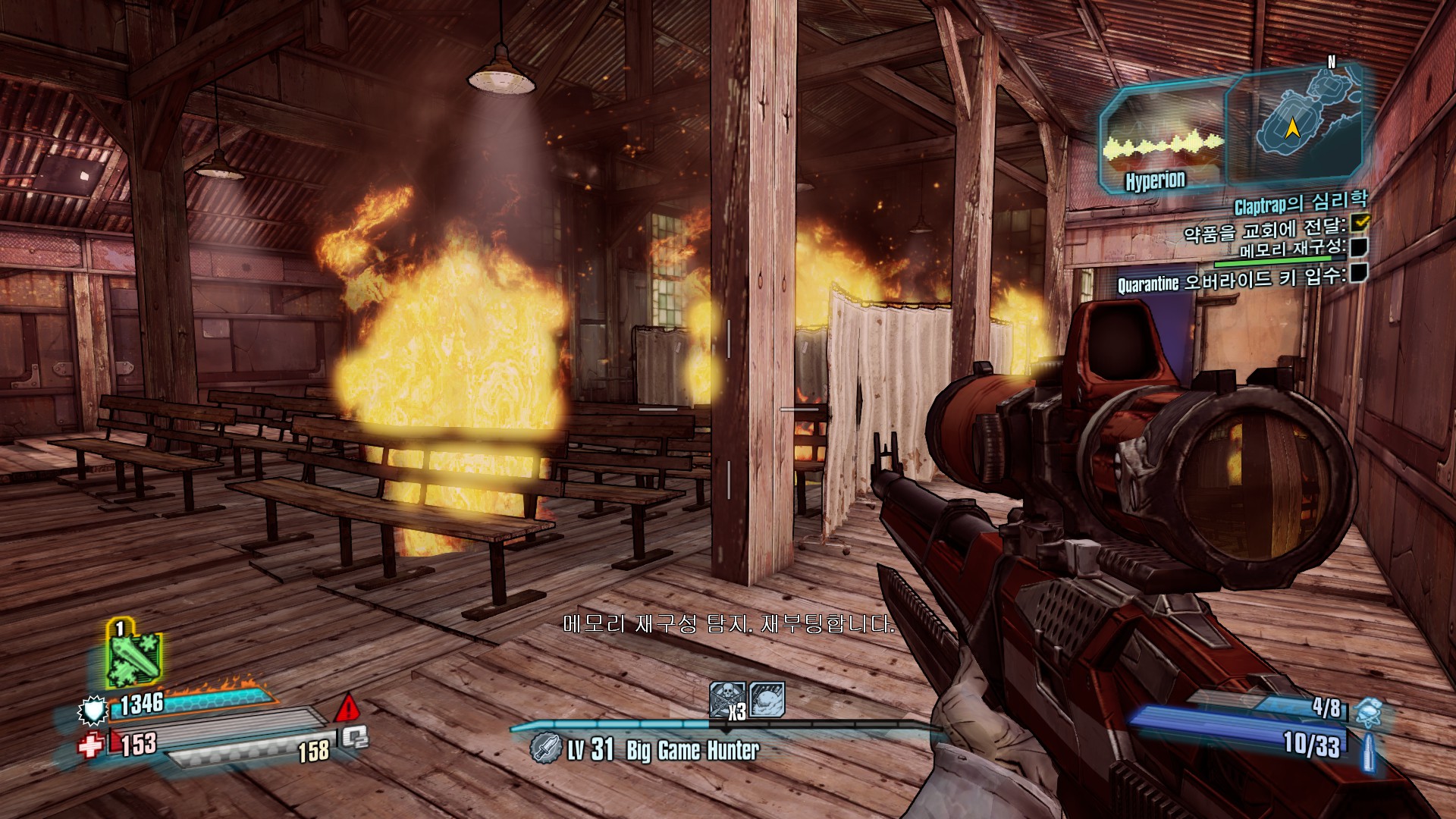Viewport: 1456px width, 819px height.
Task: Click the Quarantine override key objective checkbox
Action: (1359, 272)
